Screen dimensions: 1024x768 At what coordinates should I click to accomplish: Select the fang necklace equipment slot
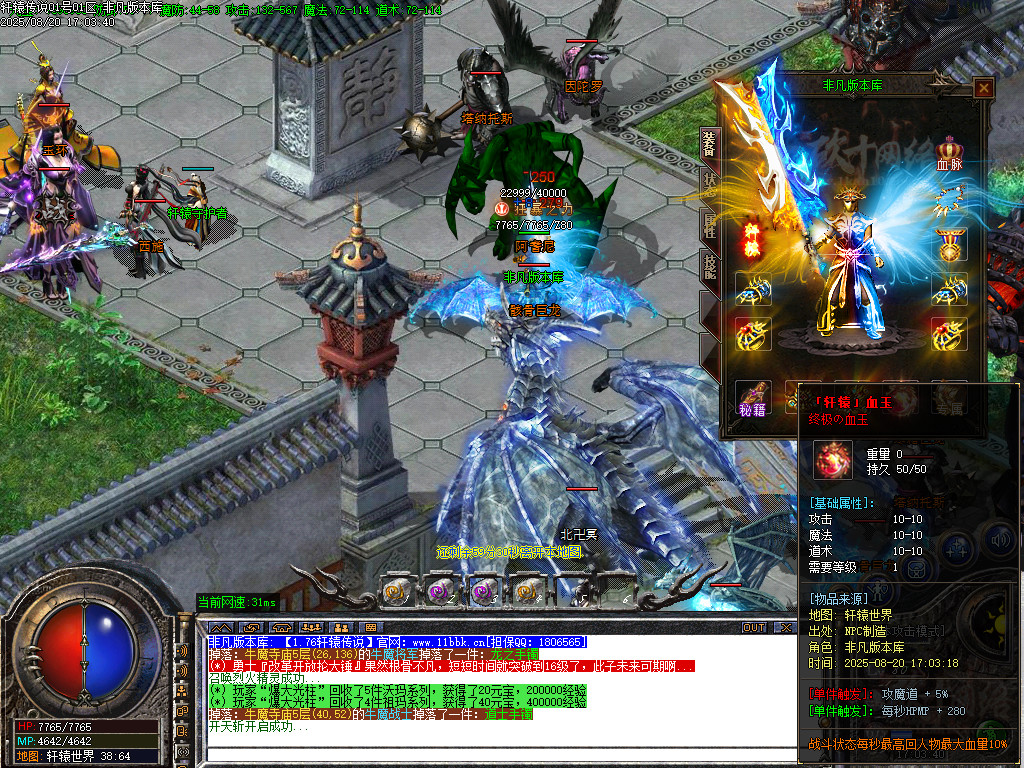pos(948,200)
